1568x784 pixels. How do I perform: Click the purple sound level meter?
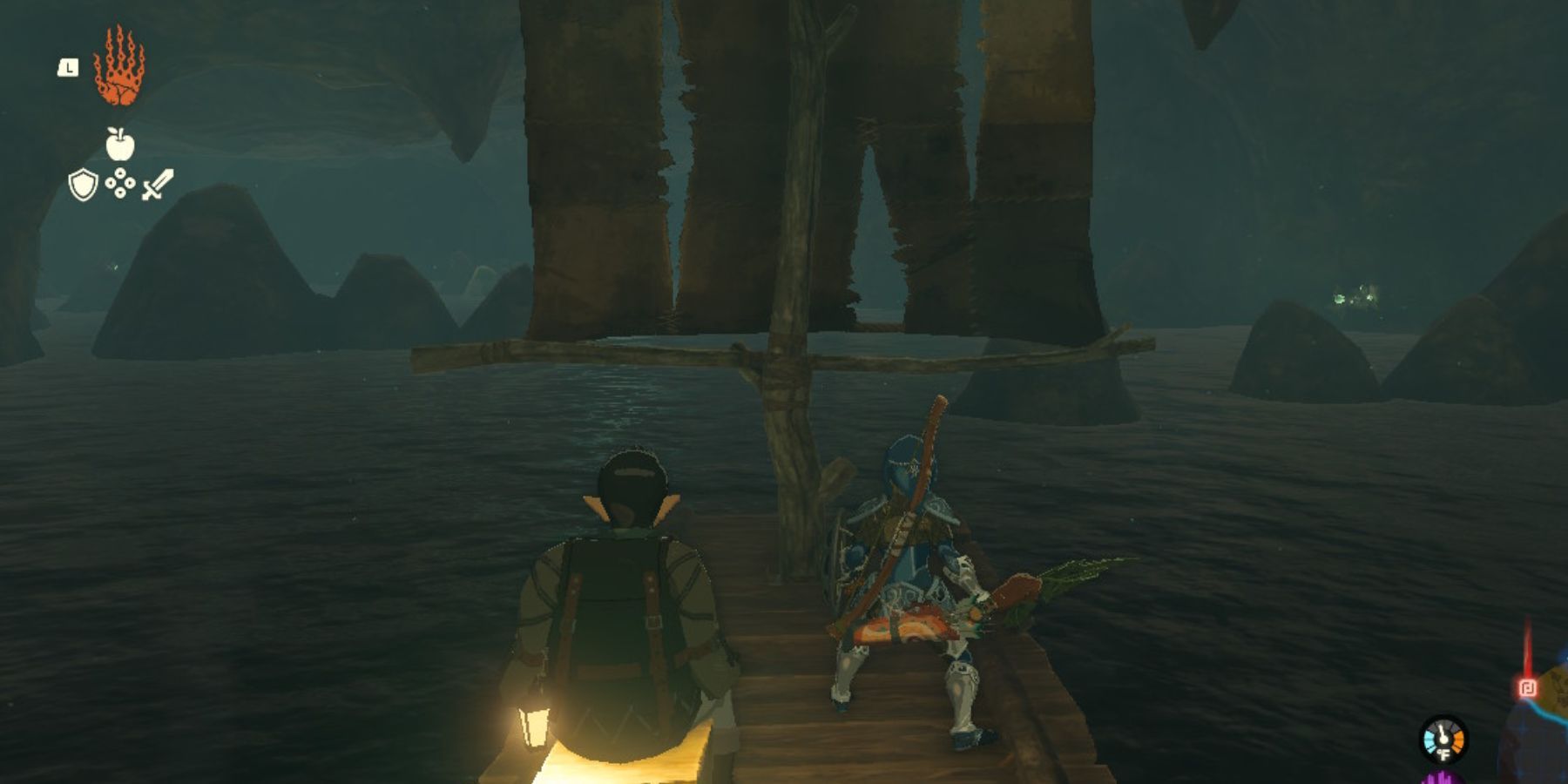[1441, 779]
